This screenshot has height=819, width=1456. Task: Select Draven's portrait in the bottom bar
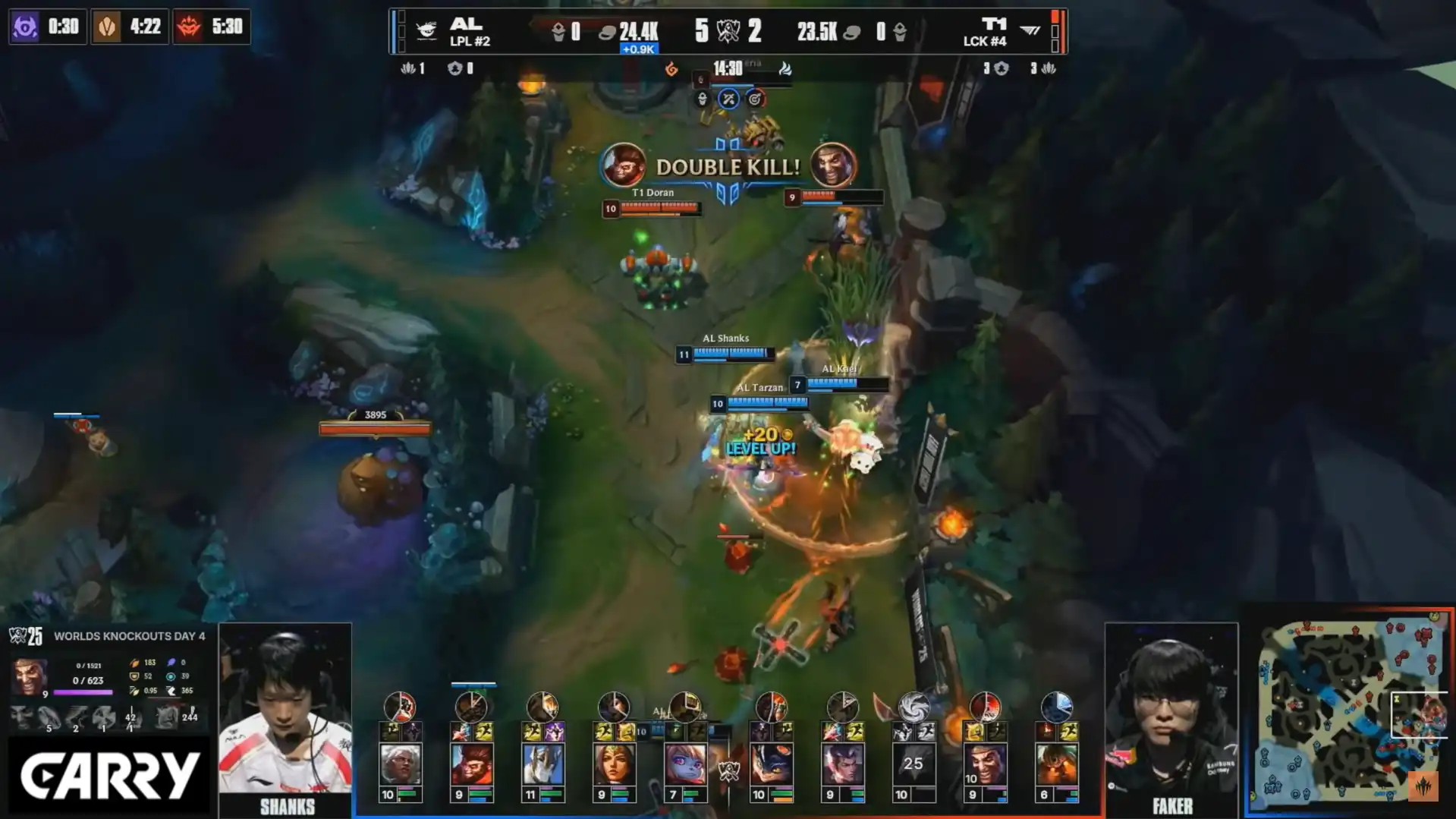tap(985, 764)
